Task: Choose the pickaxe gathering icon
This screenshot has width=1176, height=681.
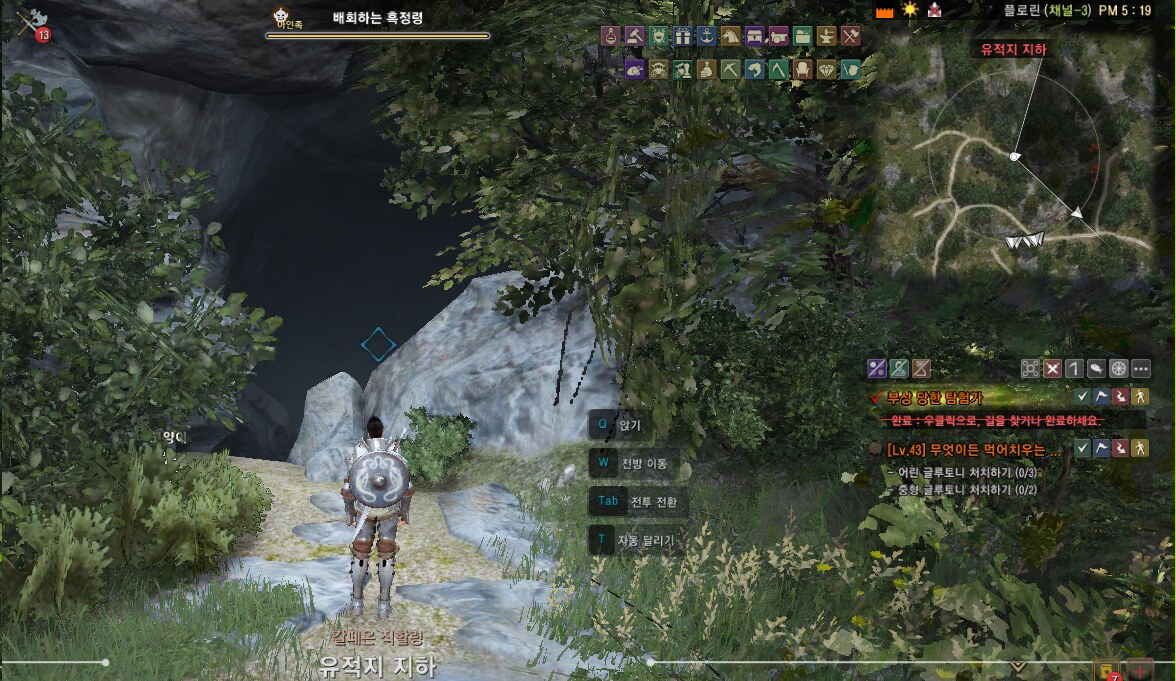Action: (730, 69)
